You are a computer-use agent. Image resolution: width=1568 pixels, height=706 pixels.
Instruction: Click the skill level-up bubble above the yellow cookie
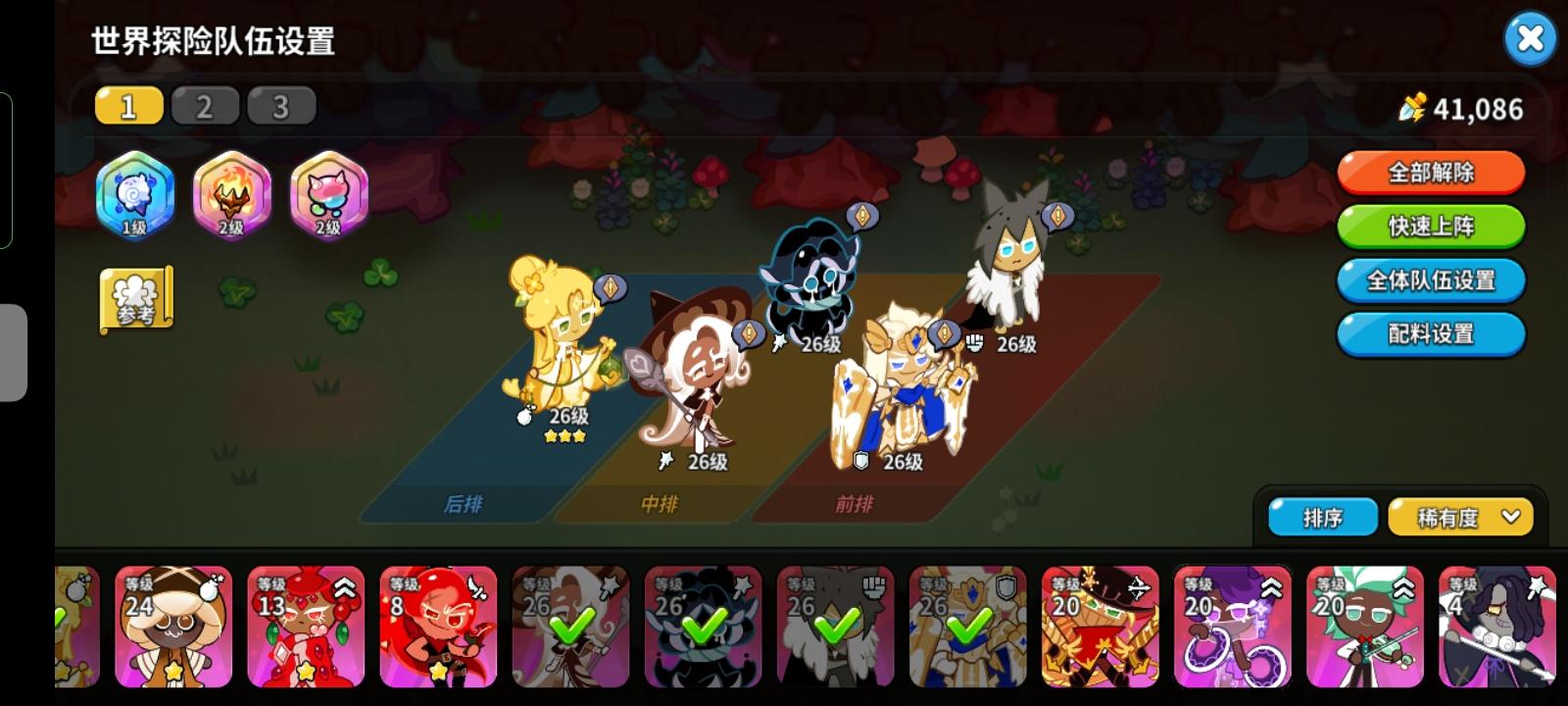point(609,289)
